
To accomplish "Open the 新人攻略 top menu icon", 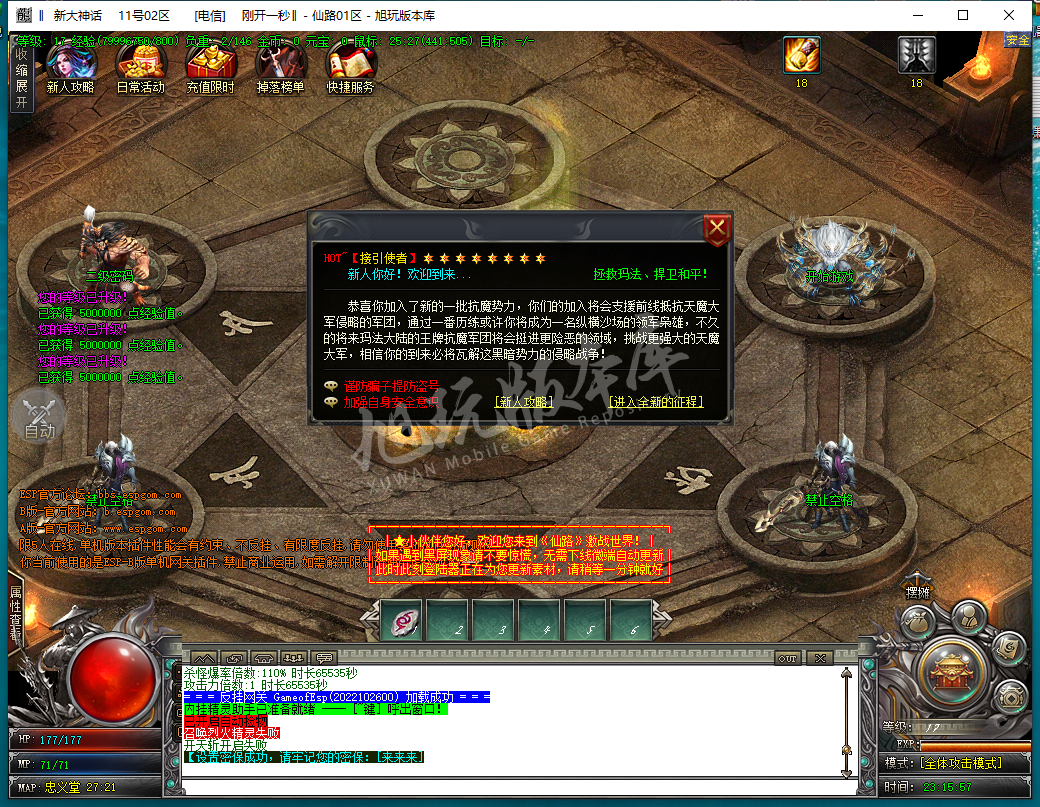I will [x=71, y=65].
